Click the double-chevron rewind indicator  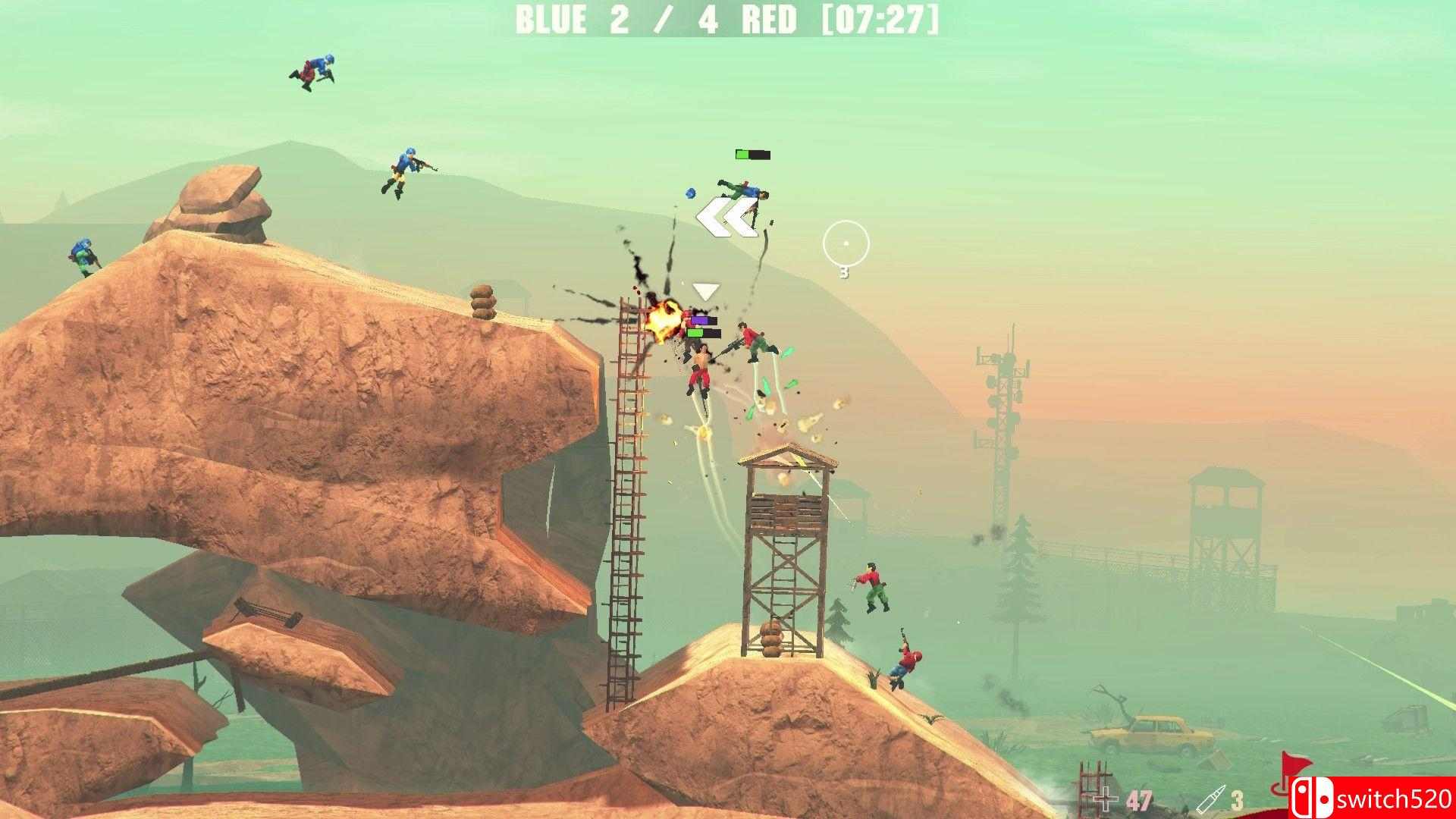coord(725,218)
